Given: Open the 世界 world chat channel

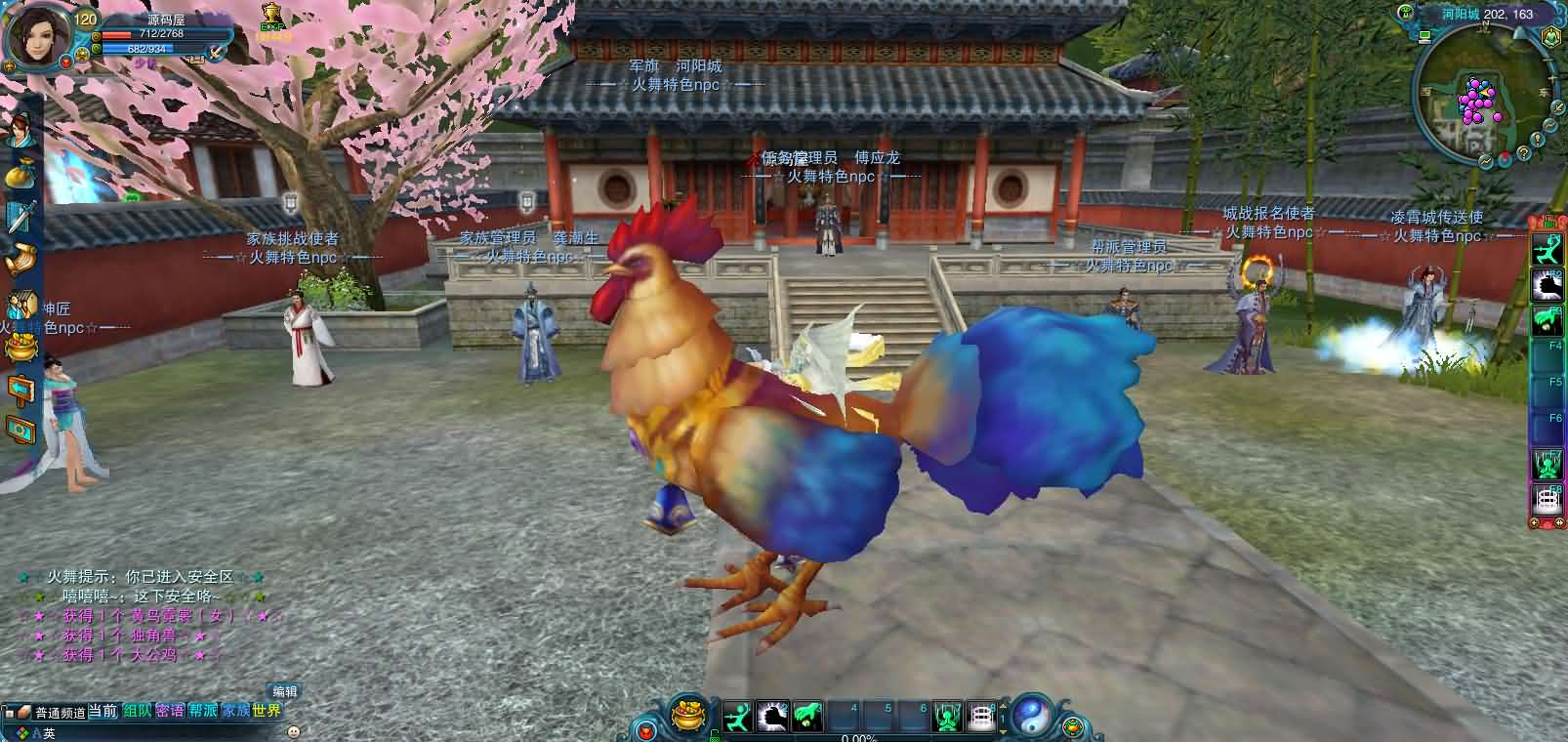Looking at the screenshot, I should pos(267,712).
